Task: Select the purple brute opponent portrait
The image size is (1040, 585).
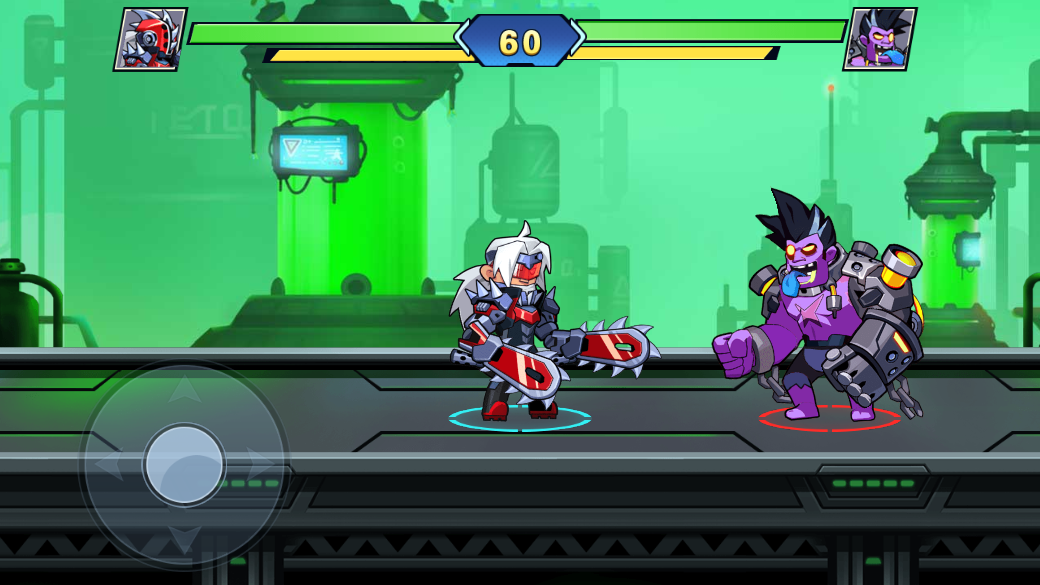Action: coord(879,40)
